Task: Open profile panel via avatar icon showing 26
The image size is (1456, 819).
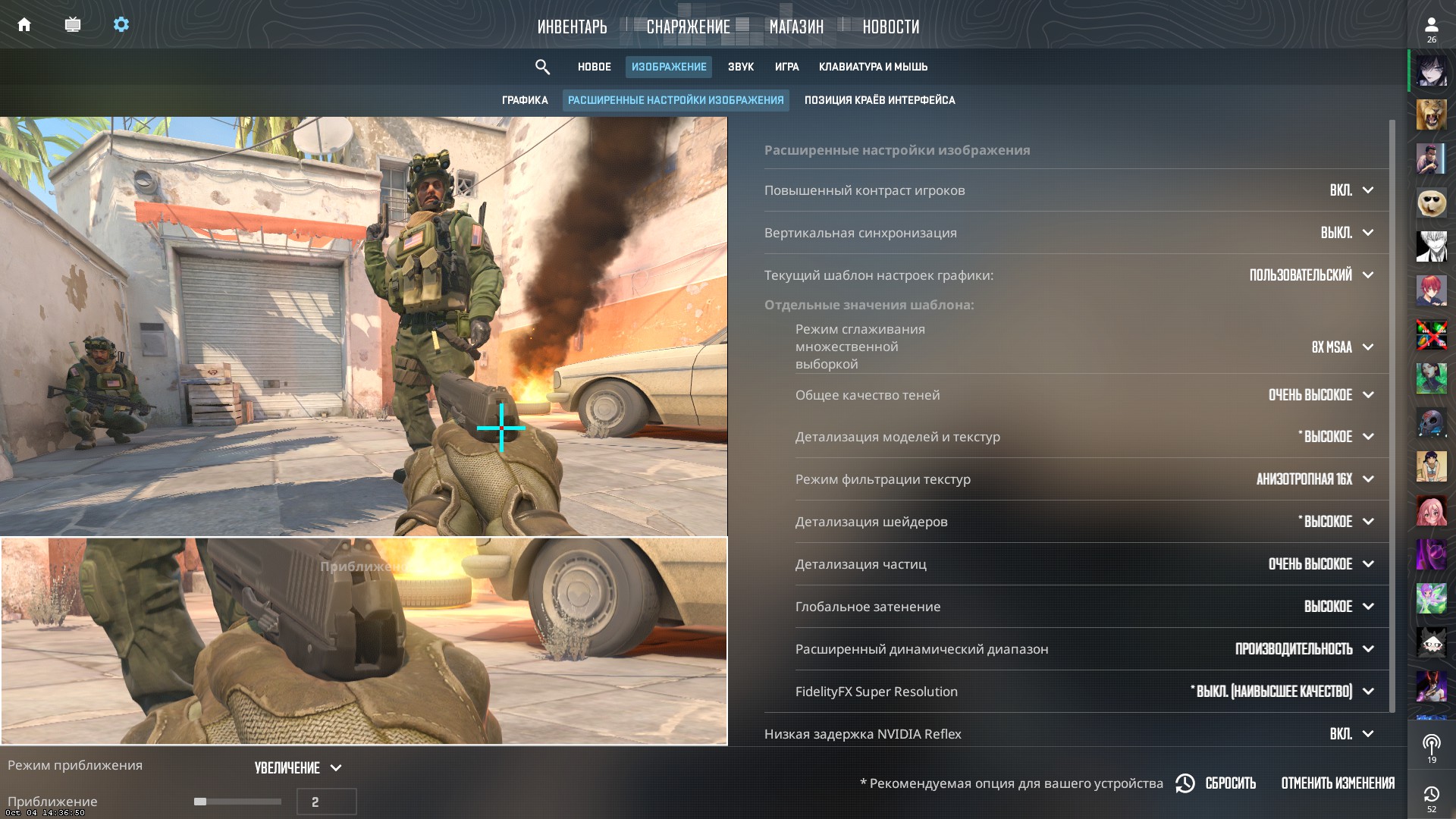Action: tap(1432, 24)
